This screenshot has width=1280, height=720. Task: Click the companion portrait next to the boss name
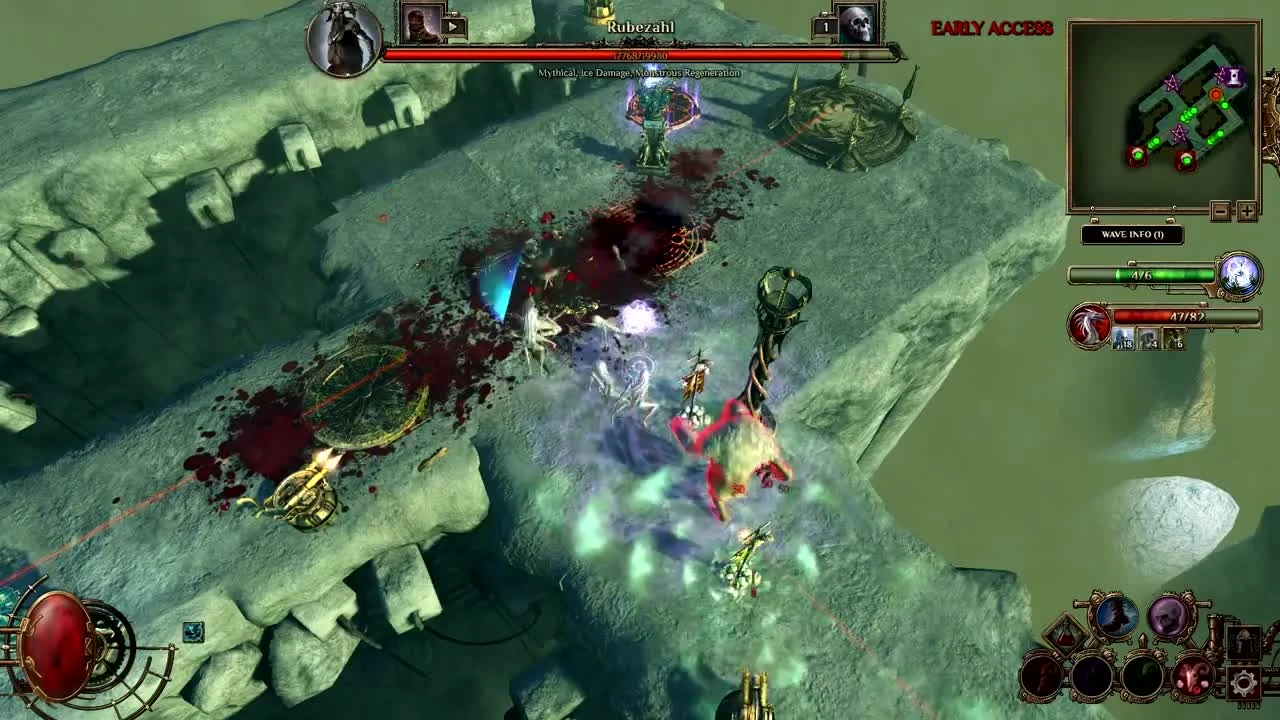[x=421, y=24]
